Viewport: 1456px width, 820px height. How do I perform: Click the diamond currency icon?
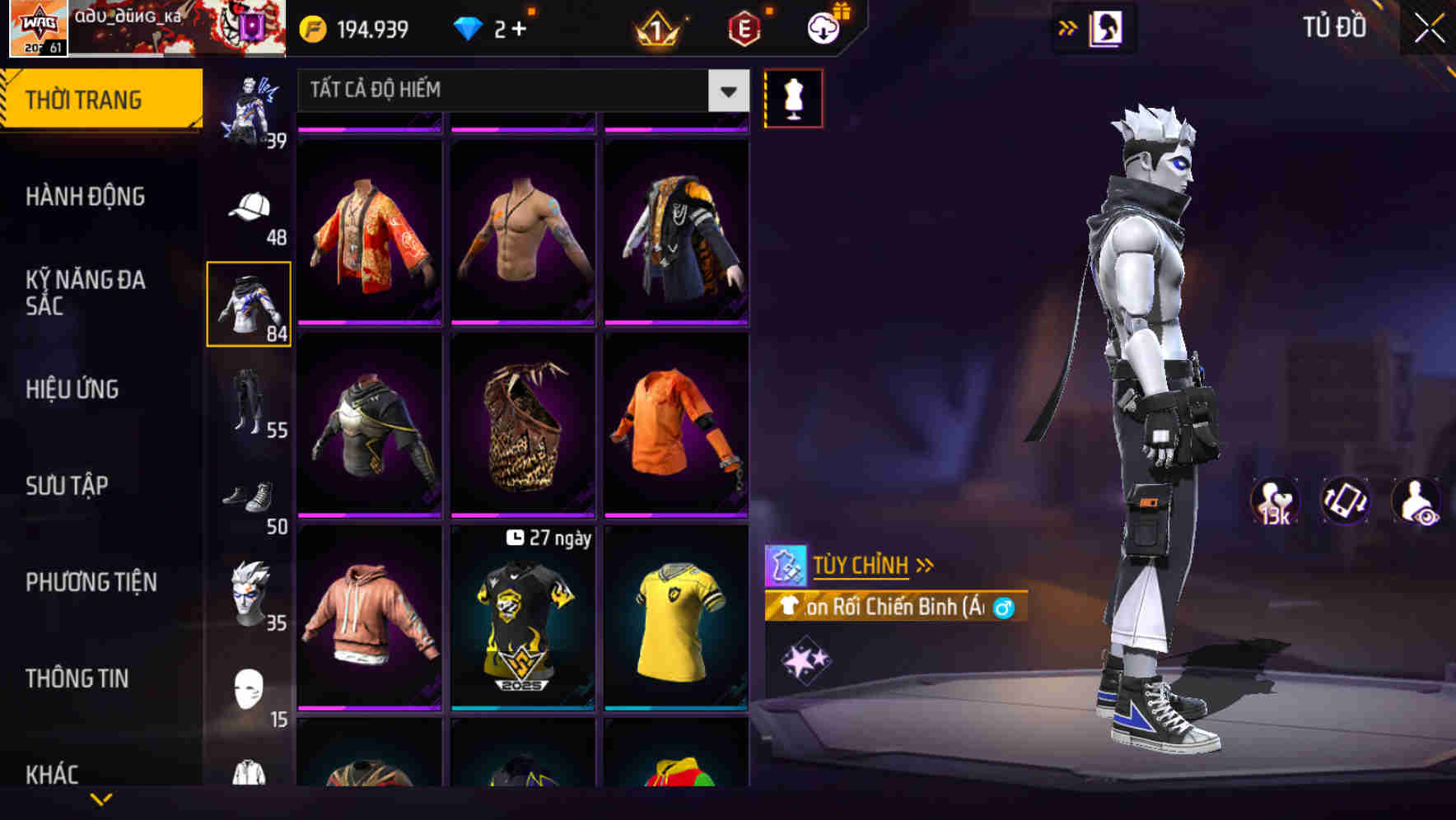469,26
